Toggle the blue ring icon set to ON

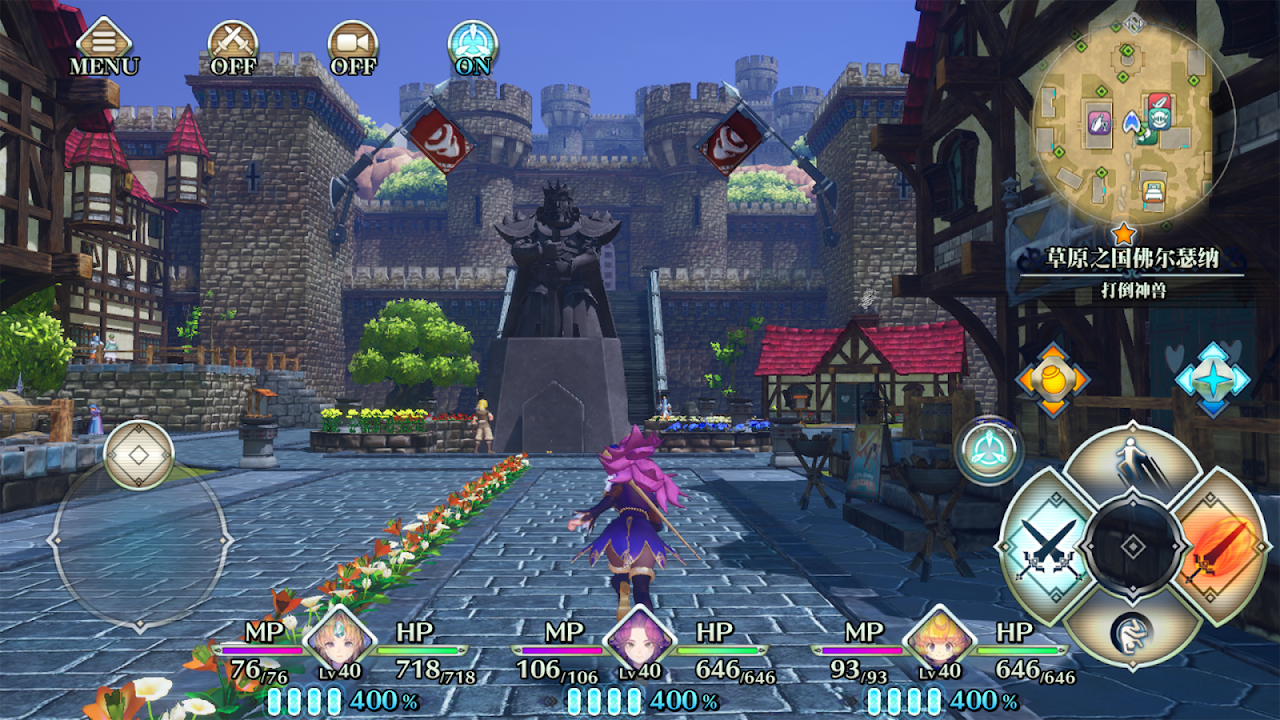(x=473, y=46)
